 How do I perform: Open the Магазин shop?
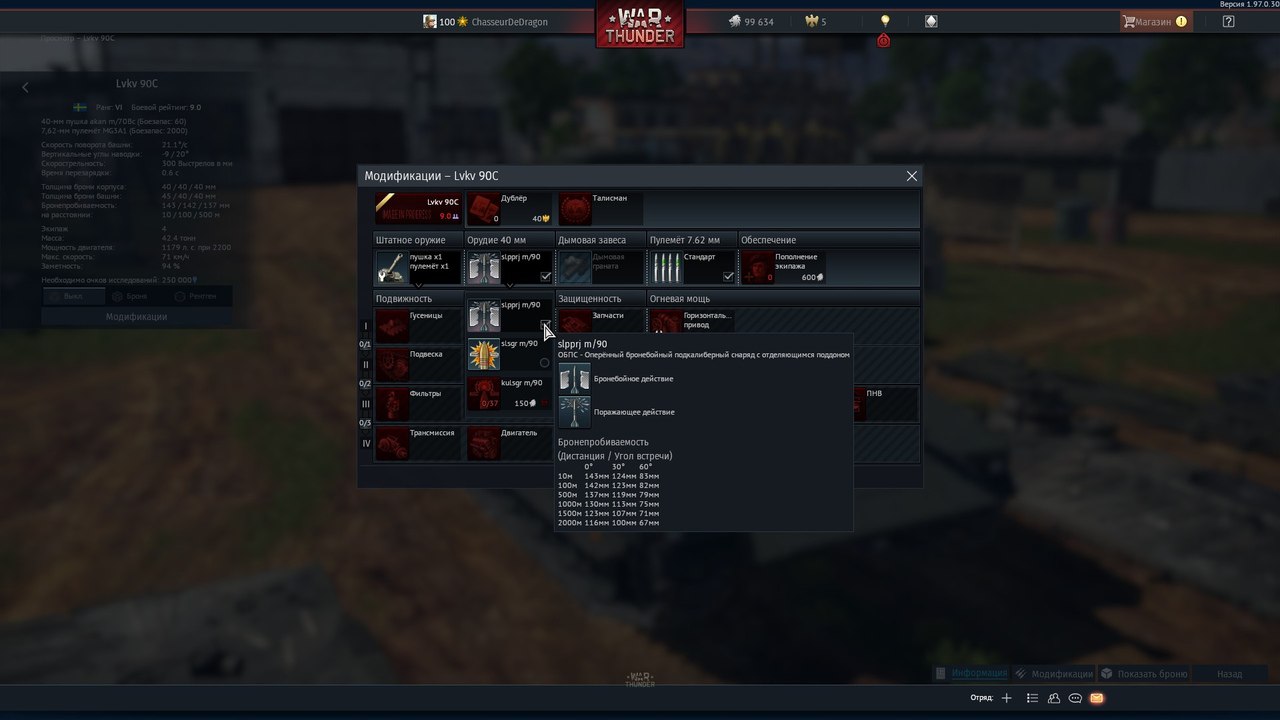coord(1154,21)
